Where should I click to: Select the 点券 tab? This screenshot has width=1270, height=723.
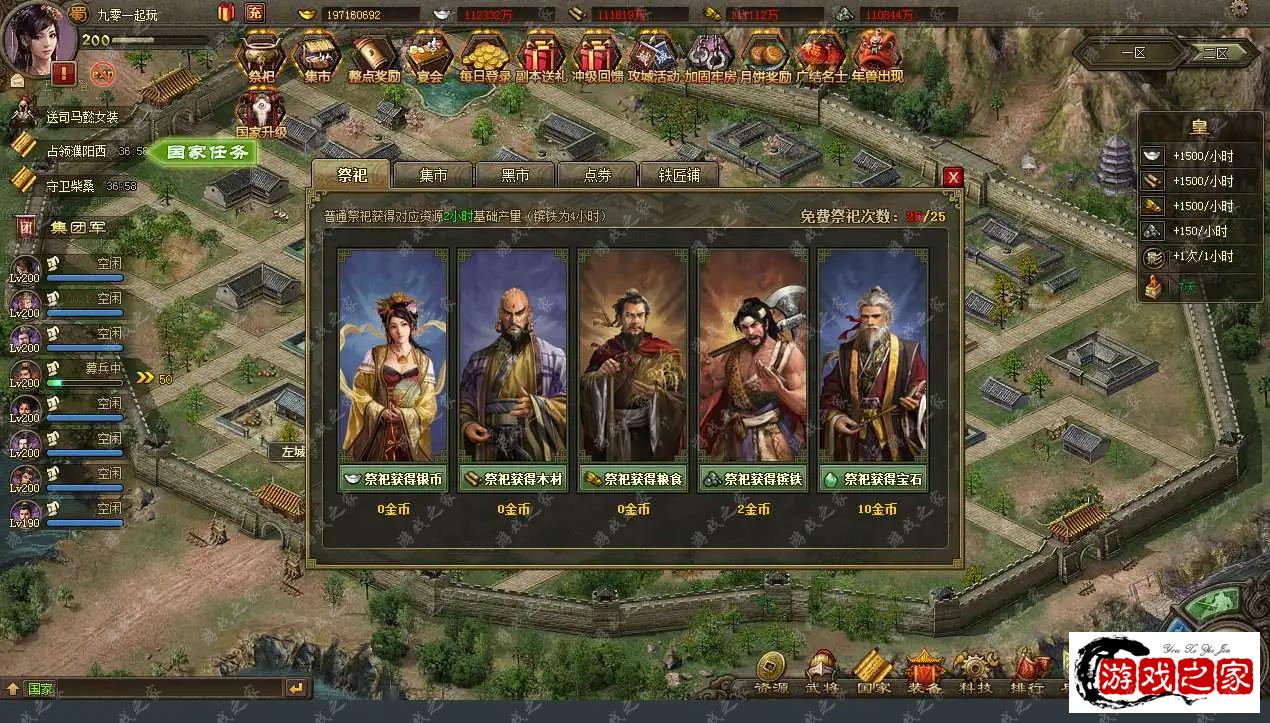597,175
